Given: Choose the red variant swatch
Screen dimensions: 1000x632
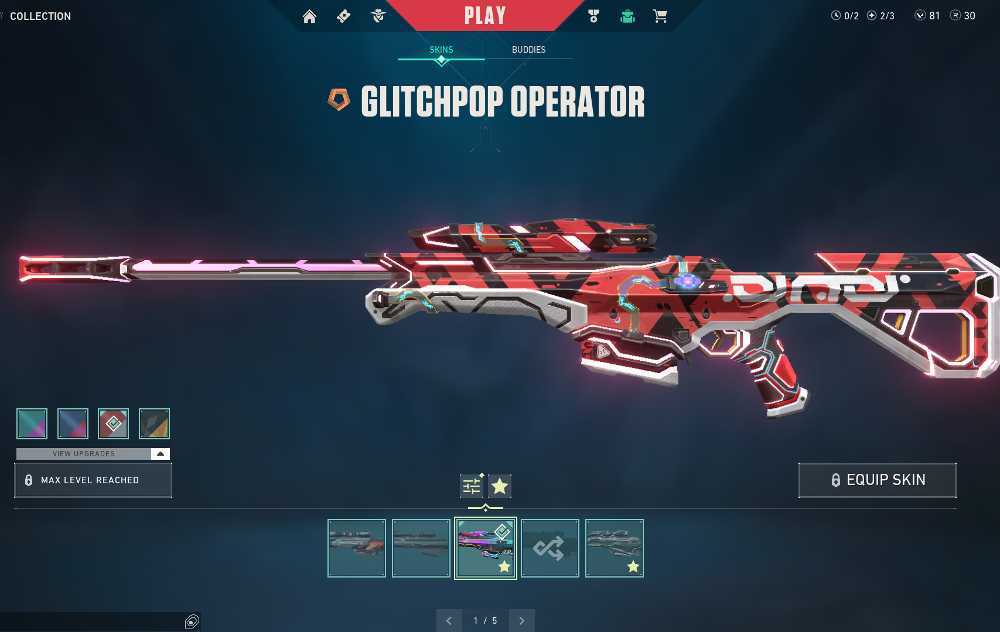Looking at the screenshot, I should pos(113,423).
